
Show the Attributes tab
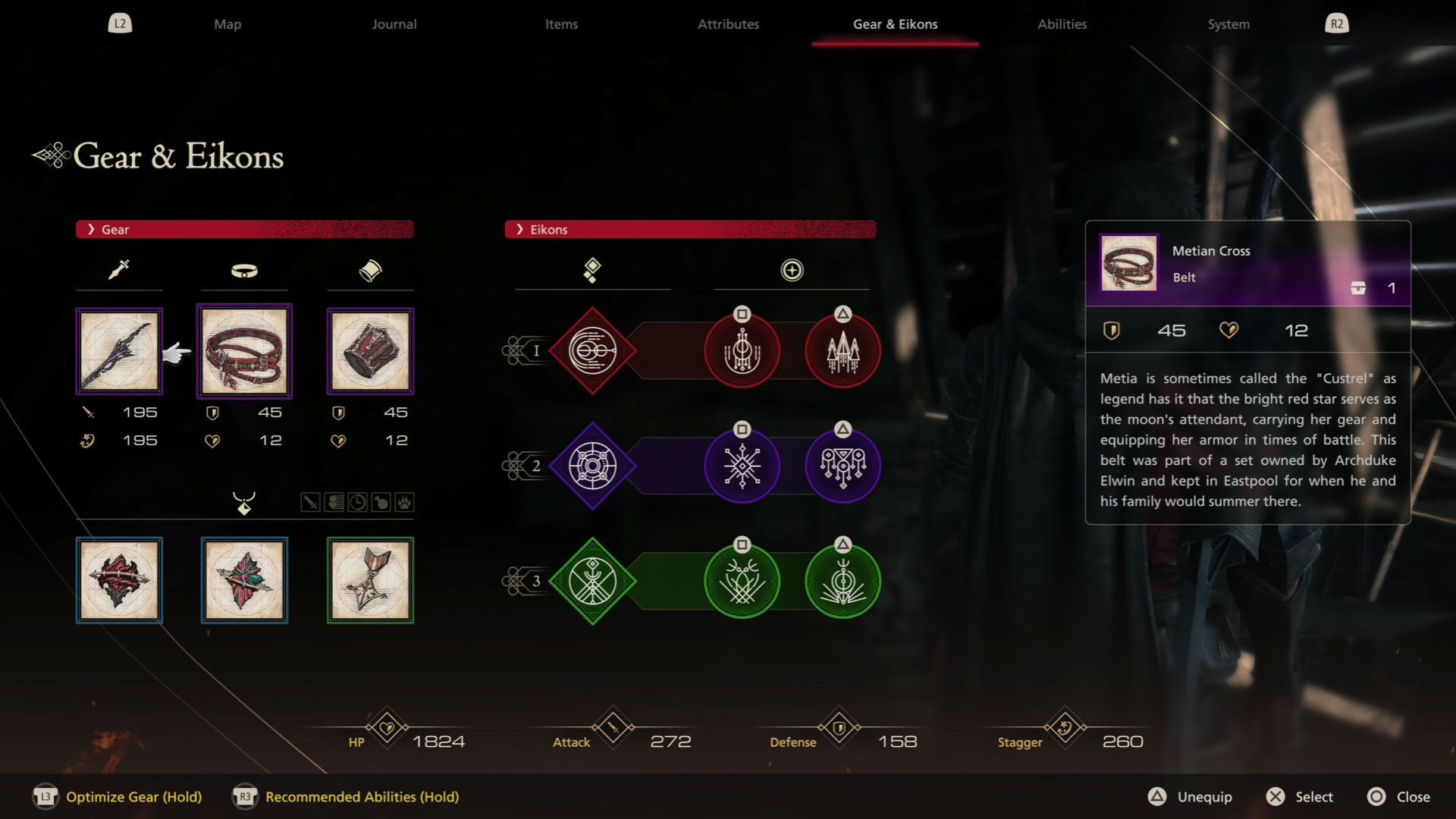coord(728,24)
